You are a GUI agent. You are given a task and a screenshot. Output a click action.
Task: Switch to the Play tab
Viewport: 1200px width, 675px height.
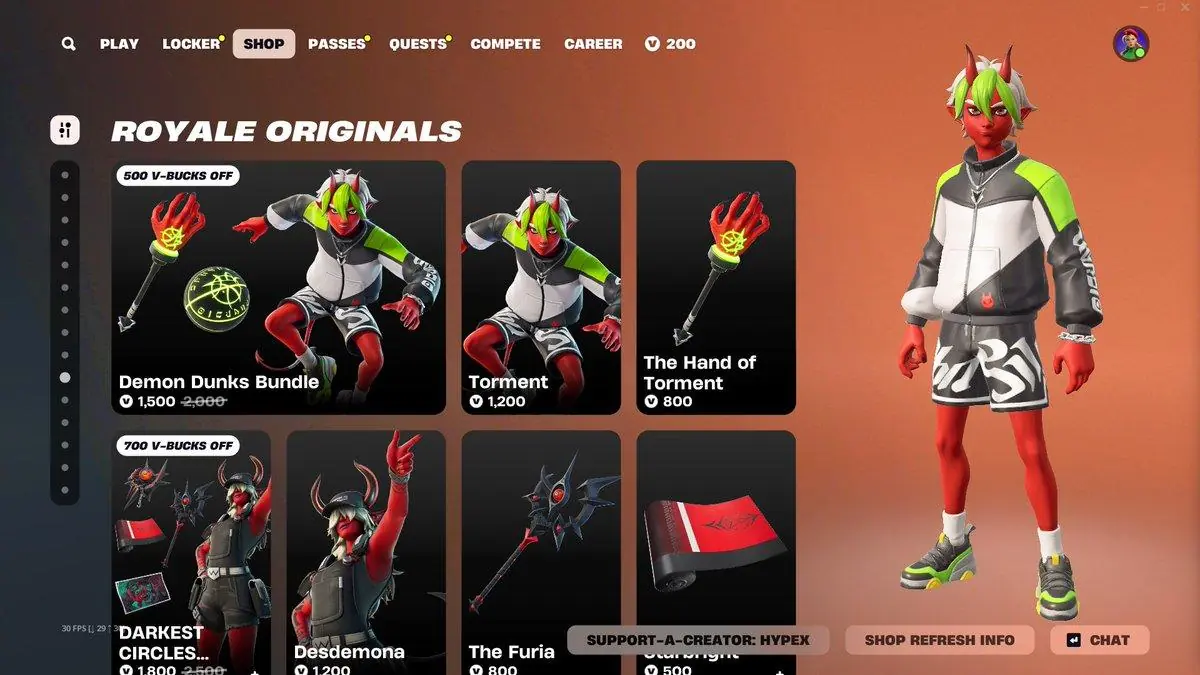119,44
